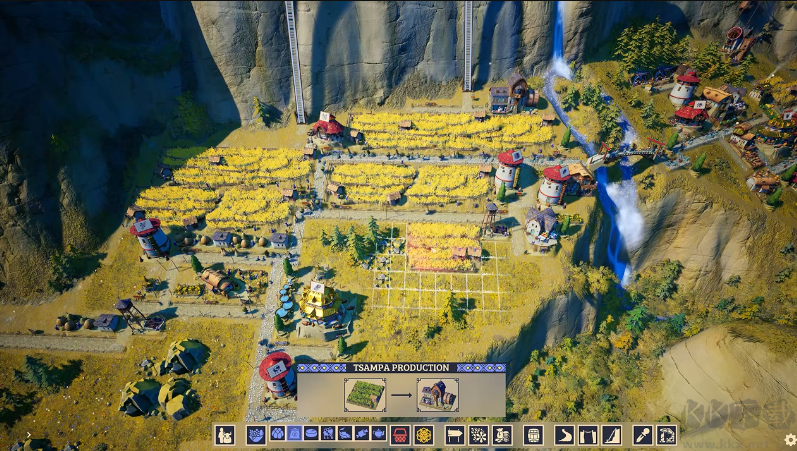The width and height of the screenshot is (797, 451).
Task: Choose the mill building card
Action: pos(437,394)
